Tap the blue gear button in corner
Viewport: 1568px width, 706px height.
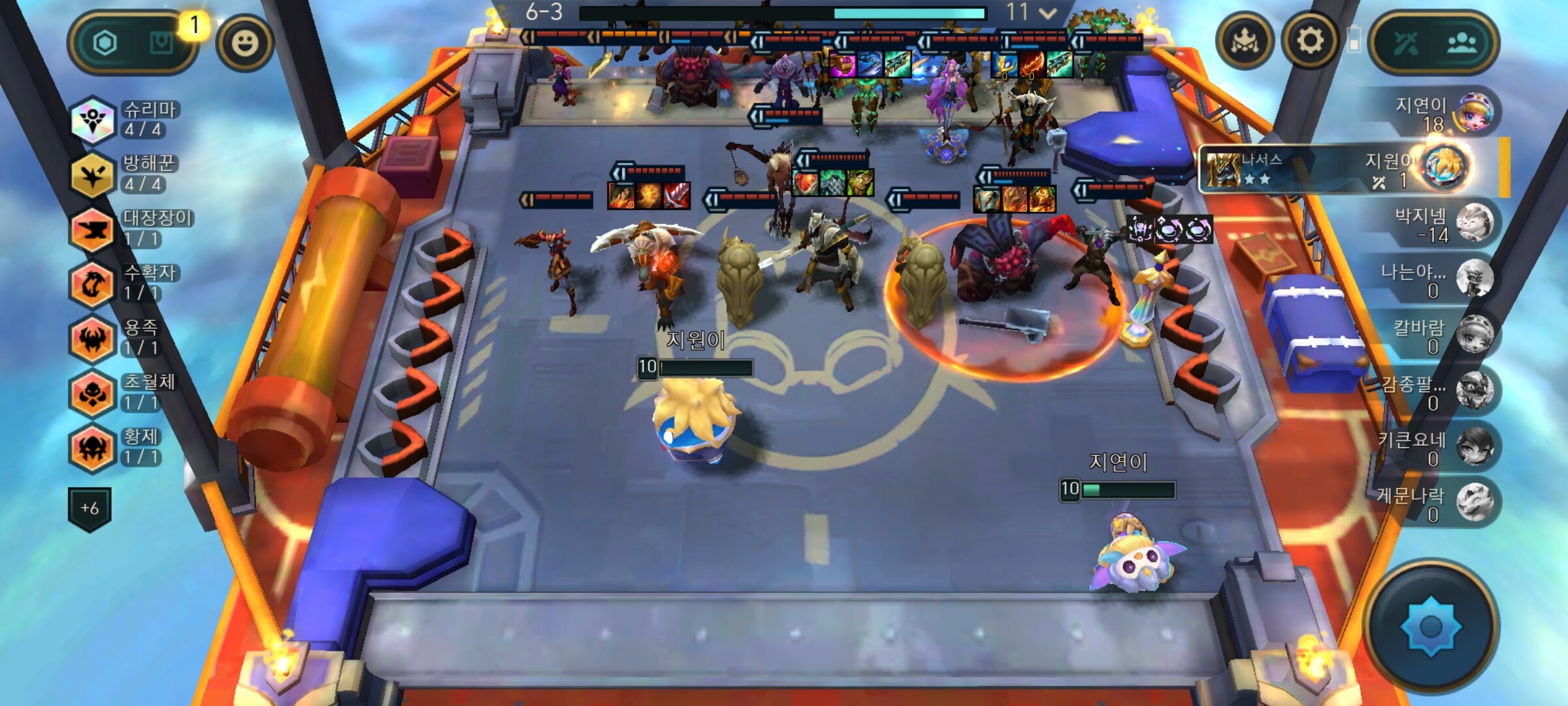[x=1430, y=626]
